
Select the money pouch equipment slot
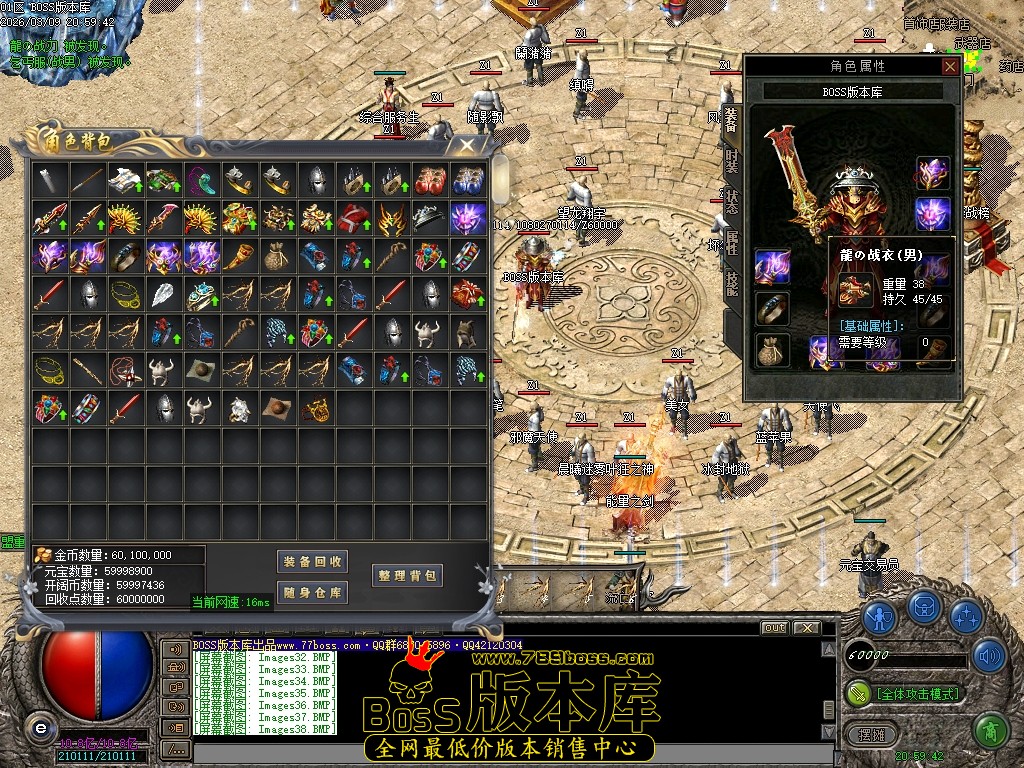point(772,351)
